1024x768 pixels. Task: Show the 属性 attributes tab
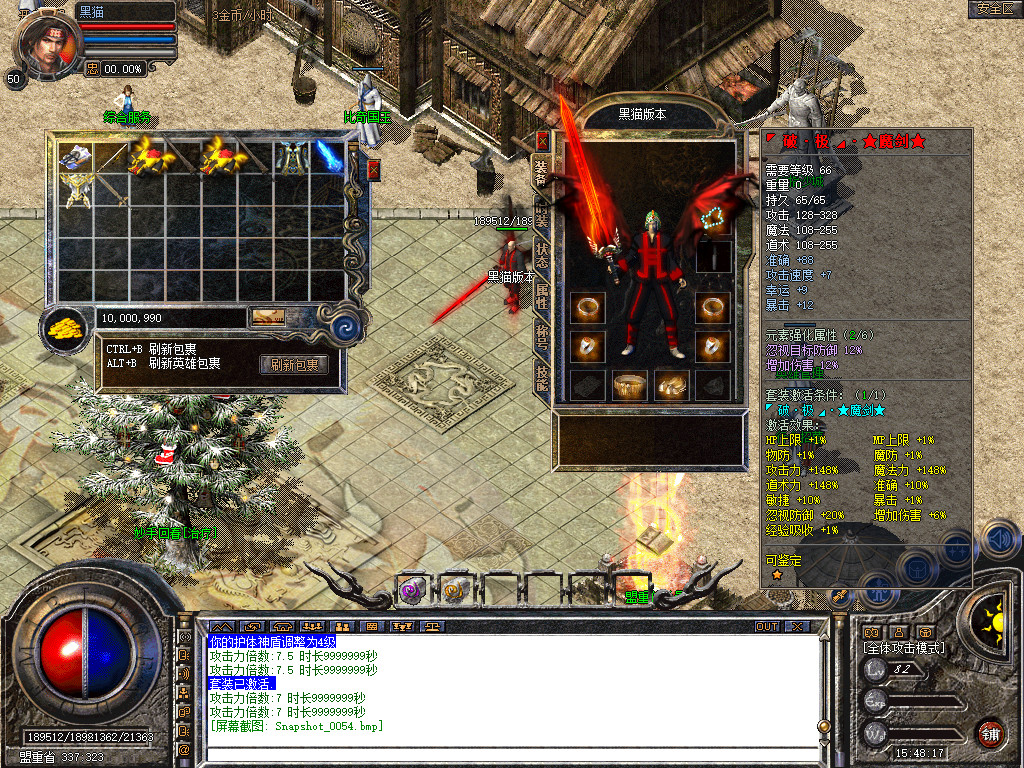click(541, 295)
